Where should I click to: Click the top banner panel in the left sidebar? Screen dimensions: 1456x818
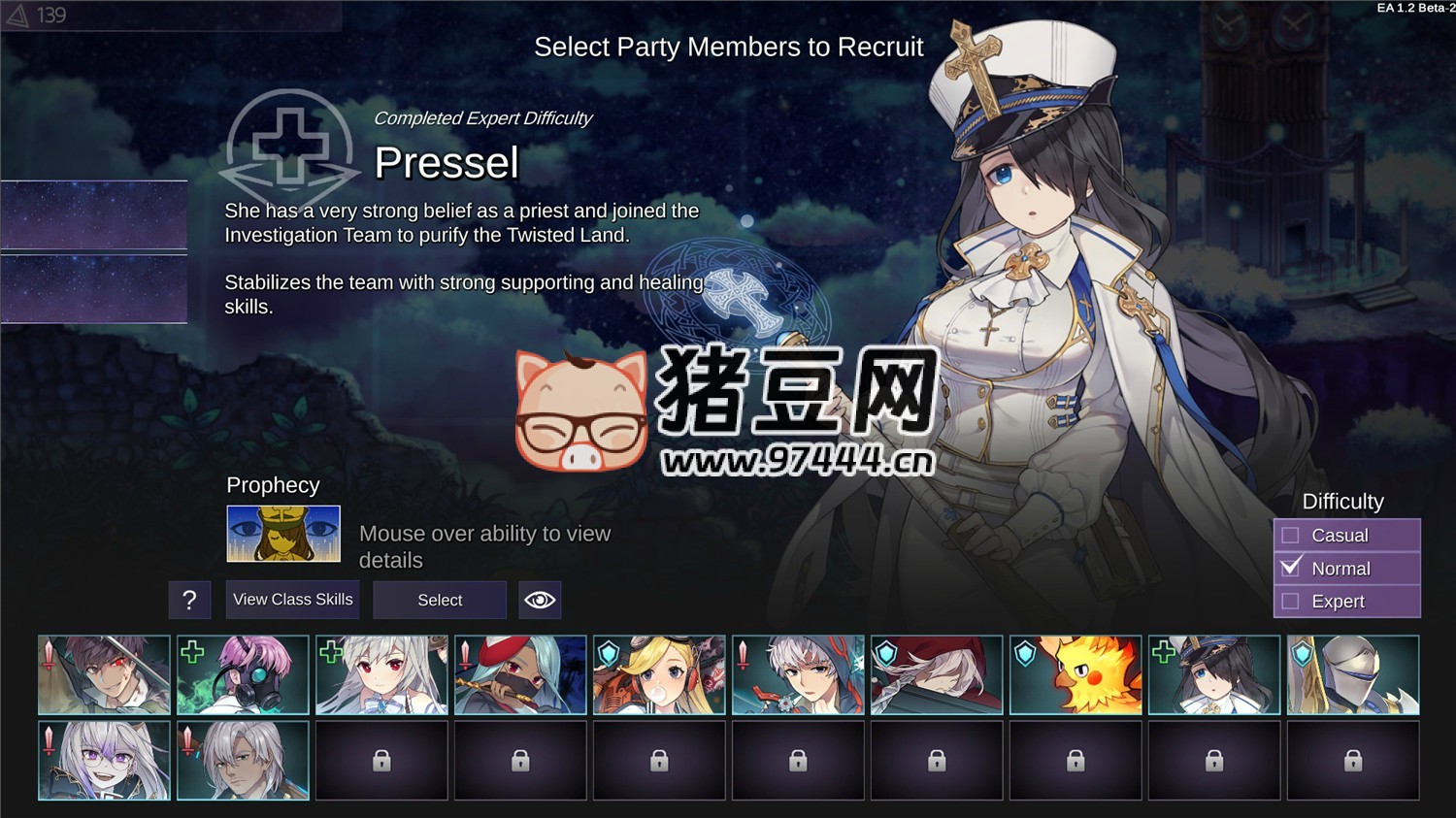click(x=93, y=214)
